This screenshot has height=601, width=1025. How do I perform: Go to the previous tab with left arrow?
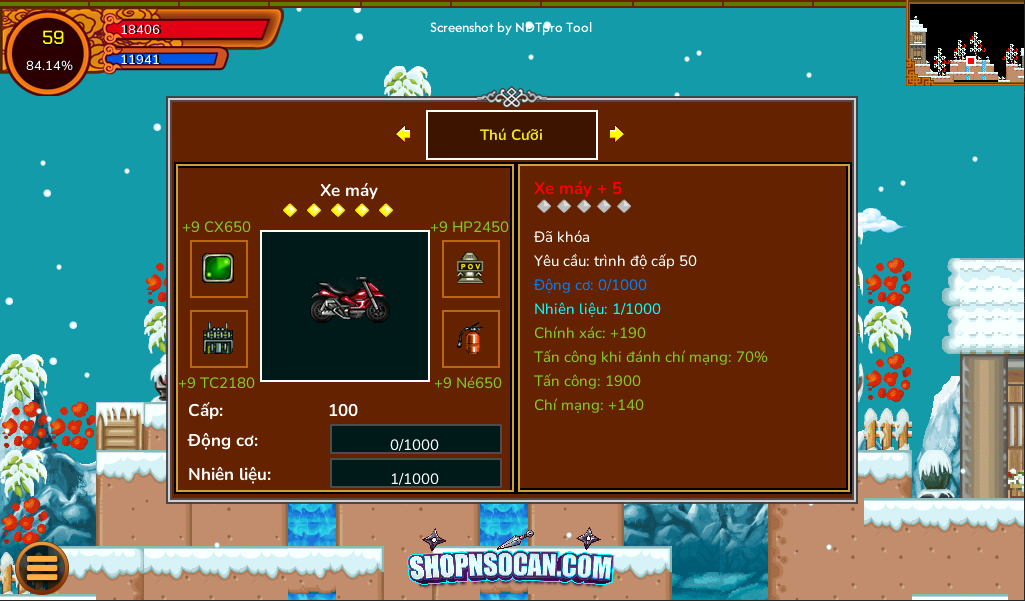coord(403,134)
